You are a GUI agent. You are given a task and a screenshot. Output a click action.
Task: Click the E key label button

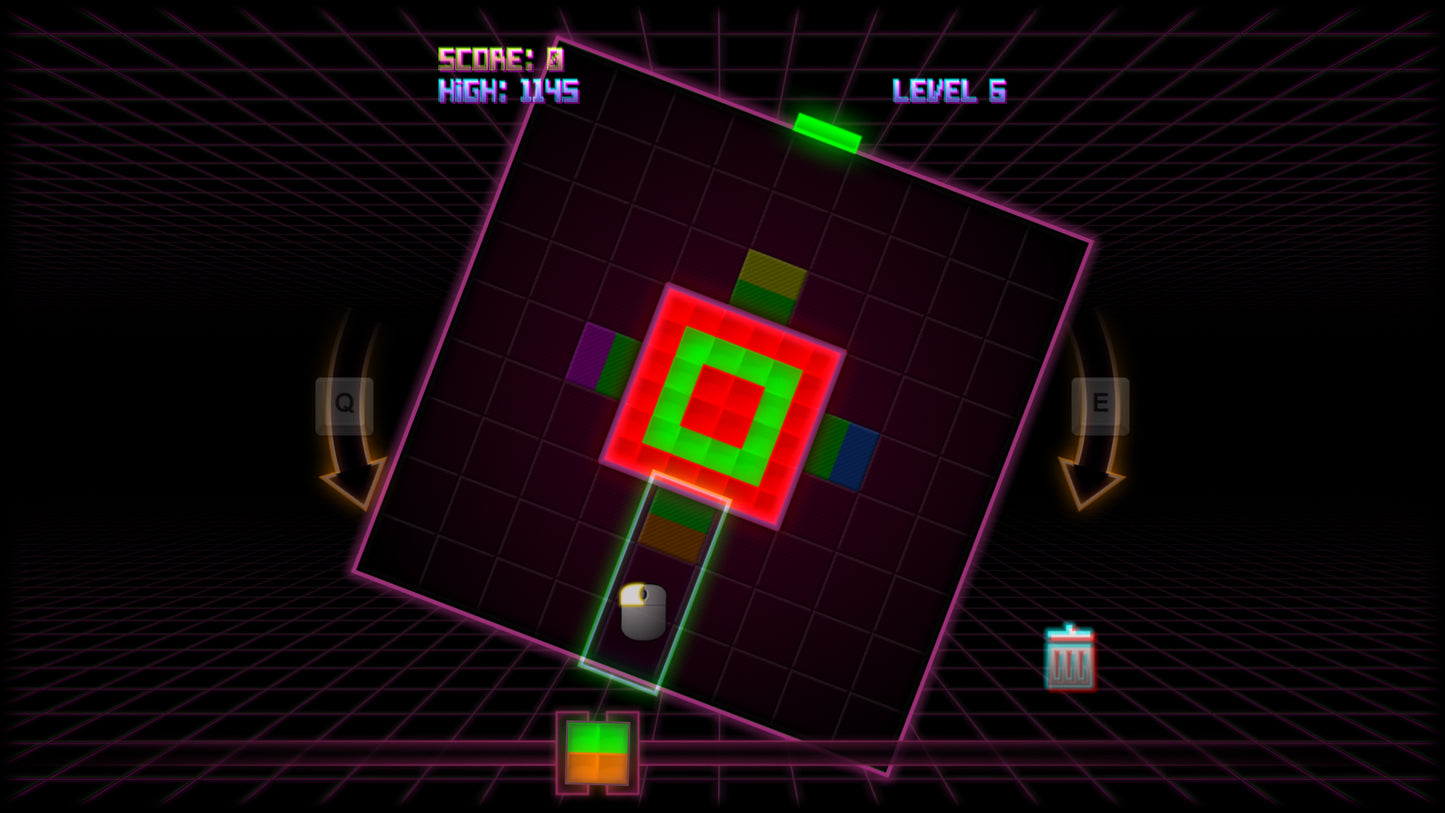click(x=1100, y=404)
